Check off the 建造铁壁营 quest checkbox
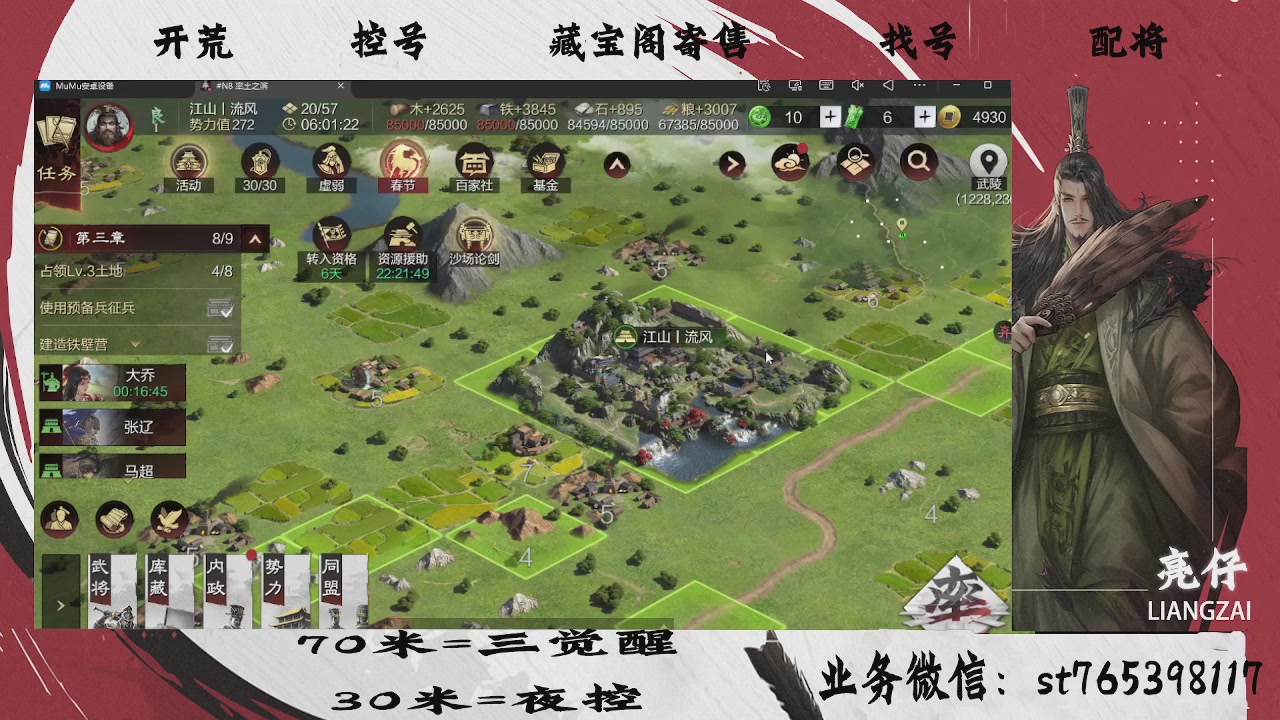This screenshot has height=720, width=1280. click(220, 343)
